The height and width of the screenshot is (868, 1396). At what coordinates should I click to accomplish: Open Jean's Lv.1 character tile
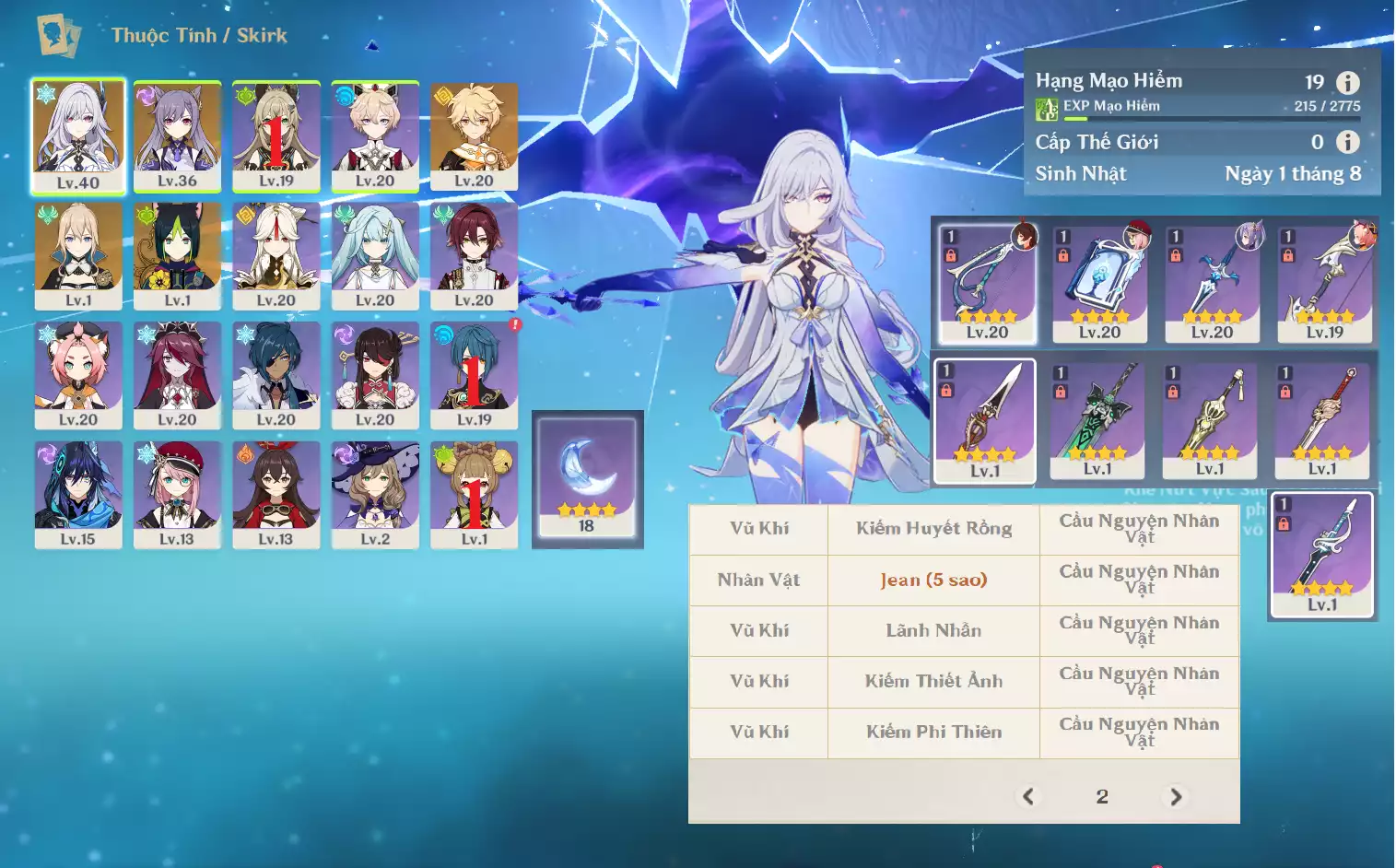point(78,254)
